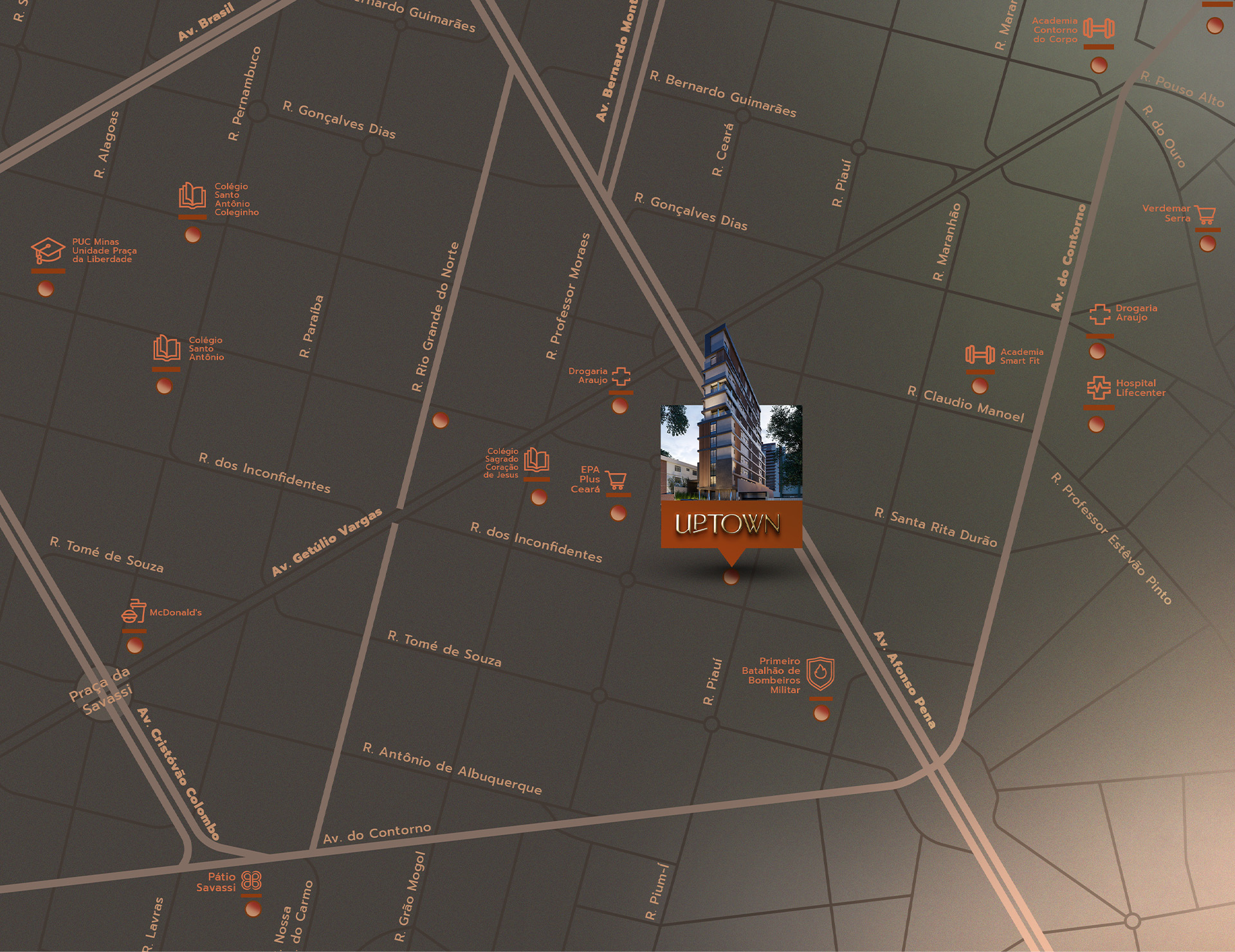Screen dimensions: 1235x952
Task: Select the PUC Minas Praça da Liberdade marker
Action: click(45, 289)
